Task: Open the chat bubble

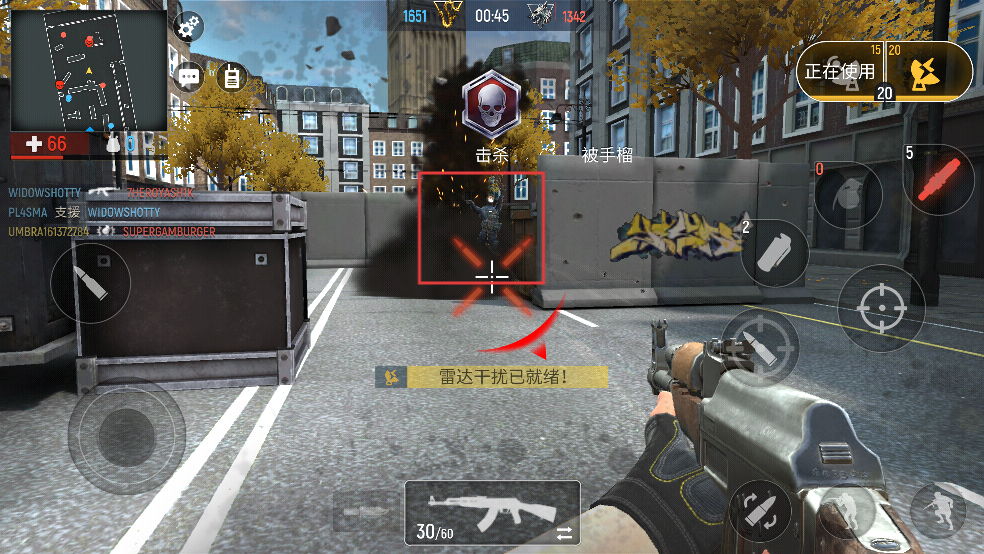Action: (188, 76)
